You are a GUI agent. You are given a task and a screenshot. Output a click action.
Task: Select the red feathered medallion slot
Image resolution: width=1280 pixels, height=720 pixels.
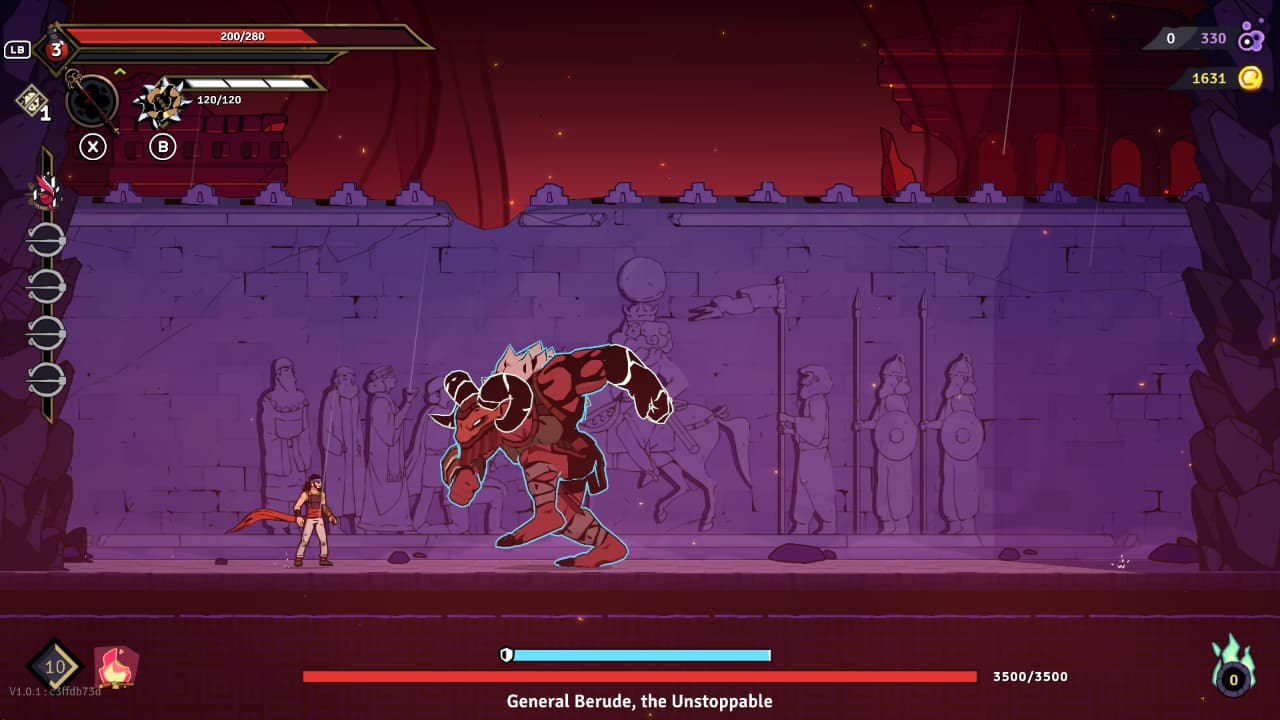click(46, 192)
